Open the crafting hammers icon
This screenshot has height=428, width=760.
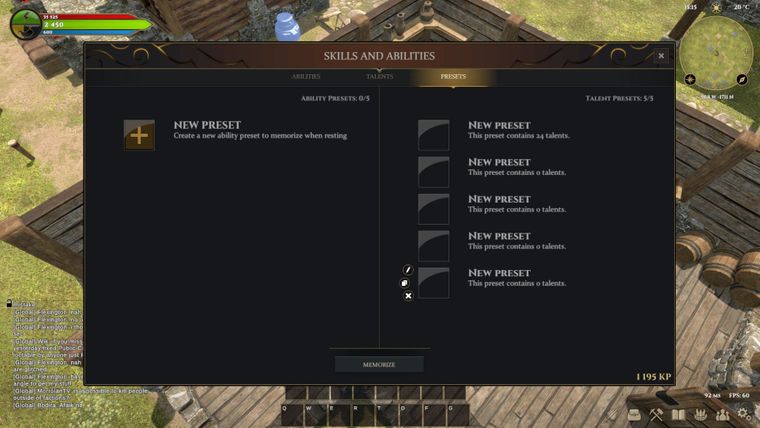point(656,415)
